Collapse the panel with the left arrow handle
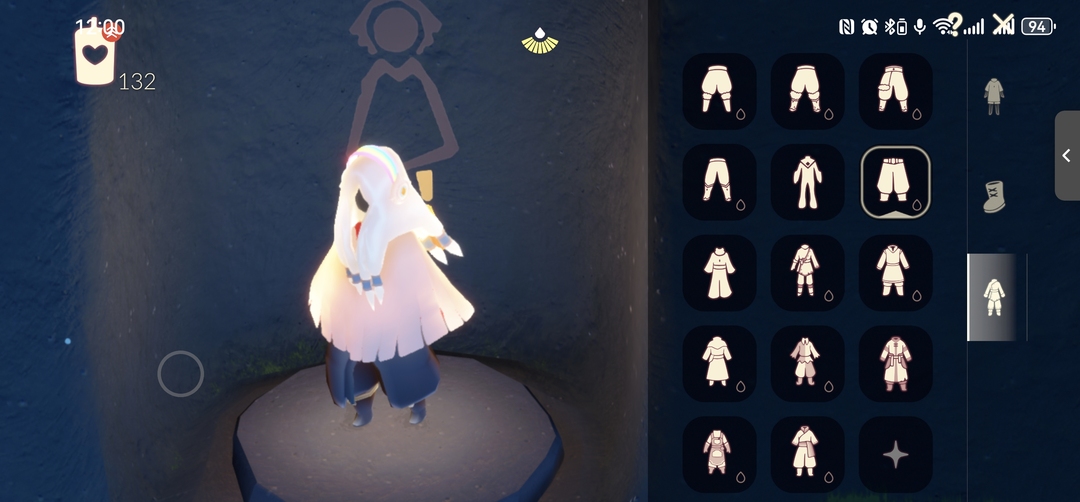This screenshot has width=1080, height=502. point(1066,156)
